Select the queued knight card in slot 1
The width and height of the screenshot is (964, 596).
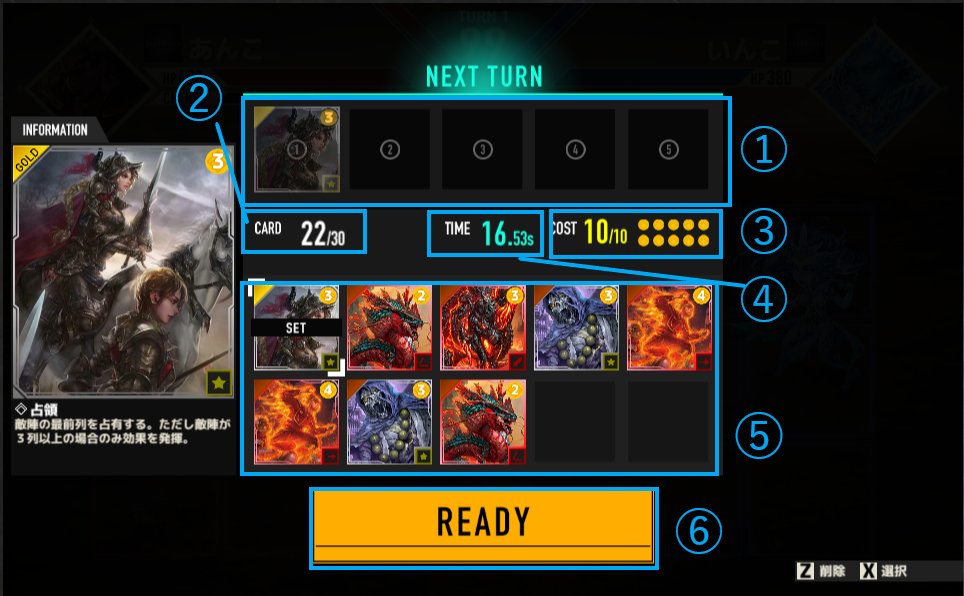(x=297, y=149)
